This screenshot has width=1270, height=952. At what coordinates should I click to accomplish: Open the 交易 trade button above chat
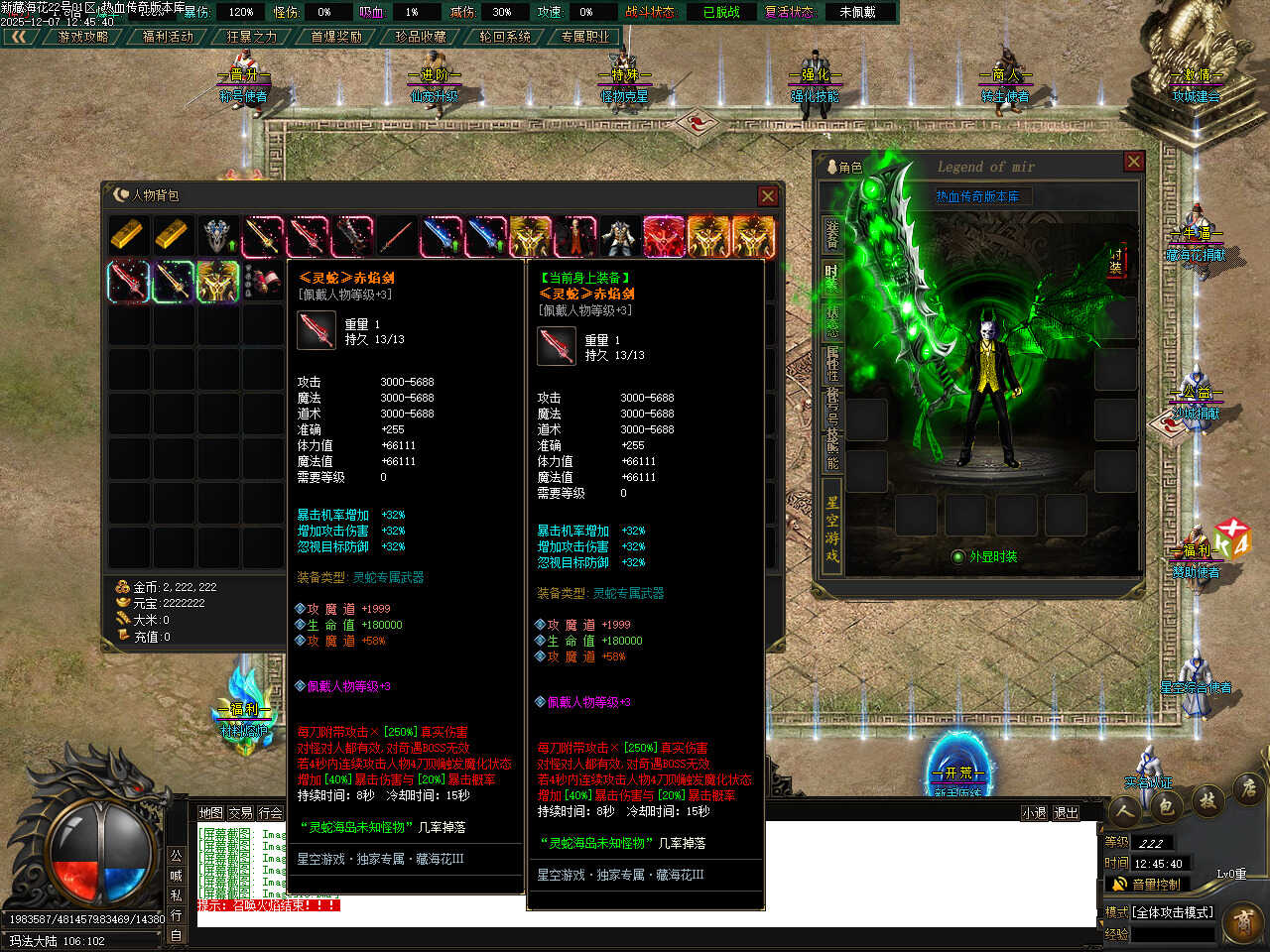tap(240, 812)
